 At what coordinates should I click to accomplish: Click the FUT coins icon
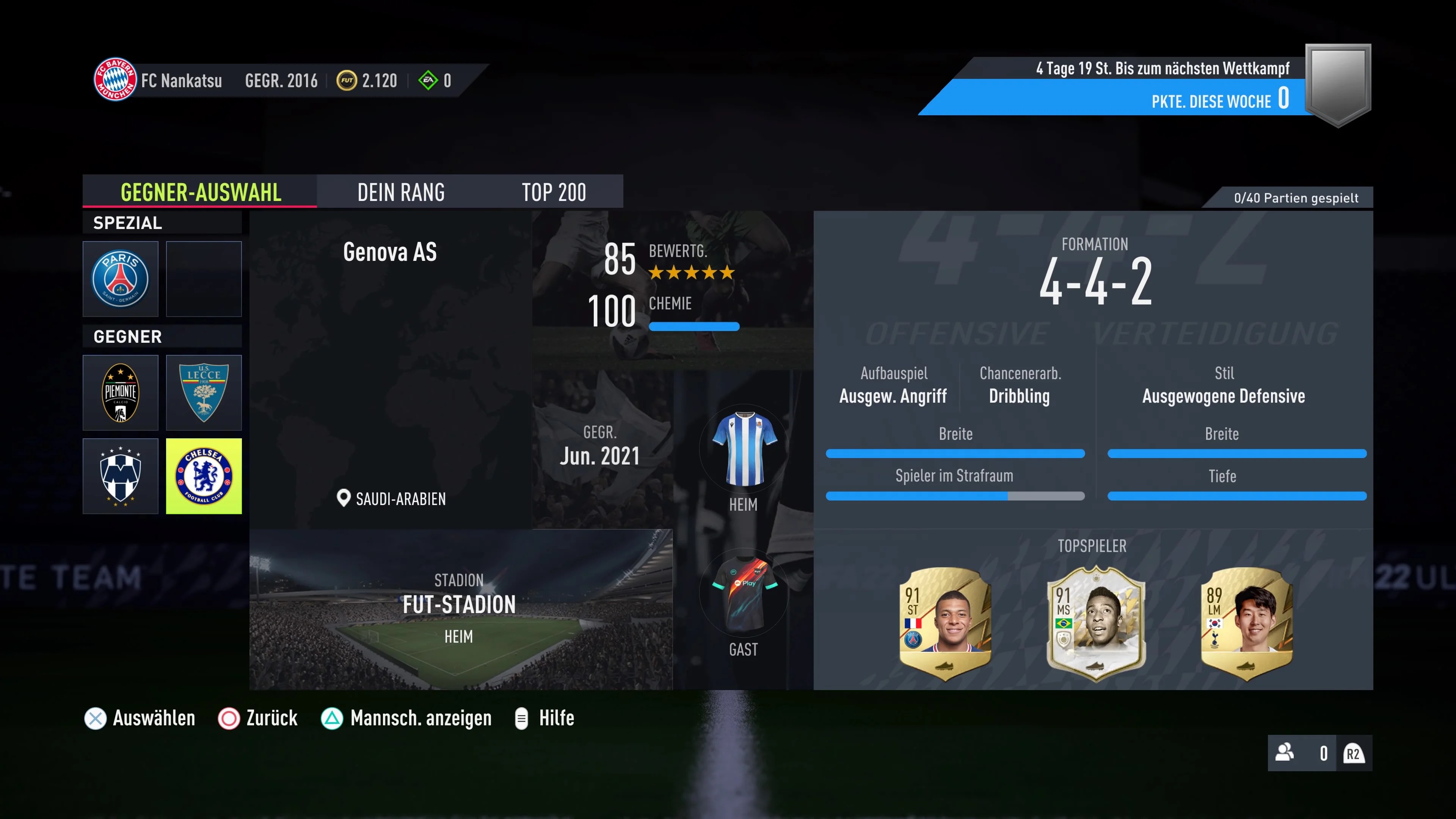click(x=347, y=80)
